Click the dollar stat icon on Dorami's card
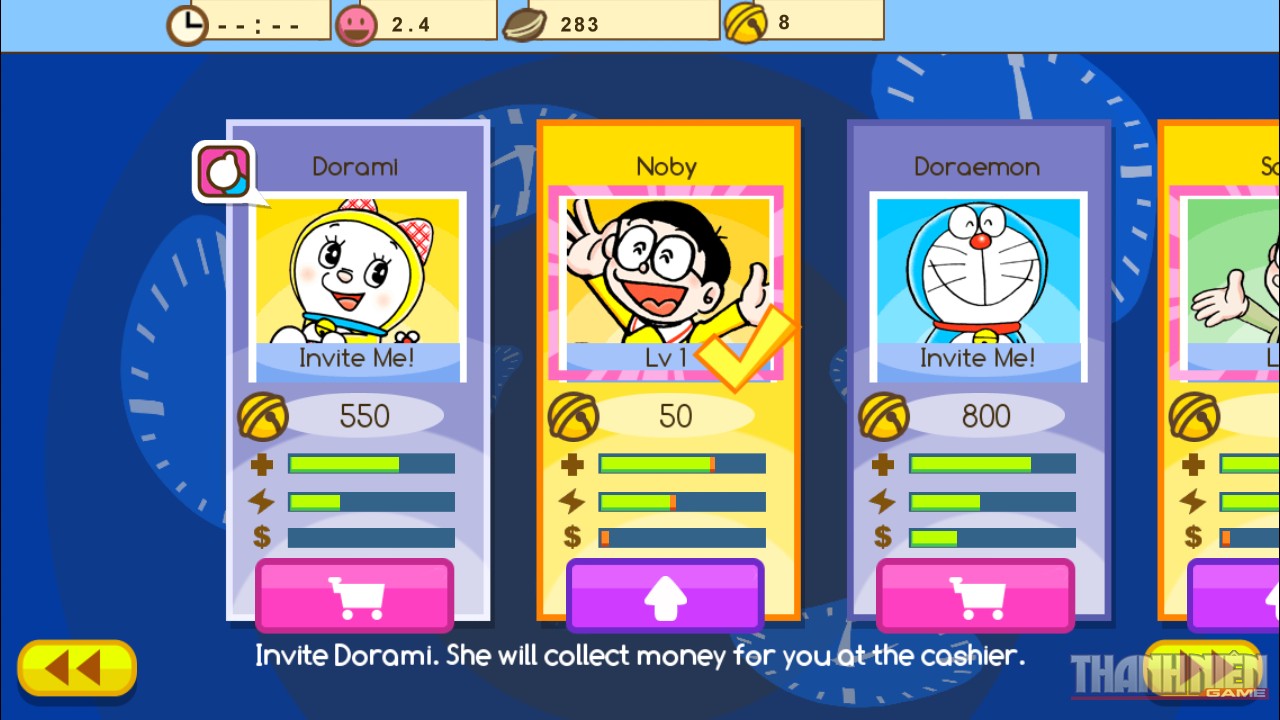Viewport: 1280px width, 720px height. [x=262, y=537]
